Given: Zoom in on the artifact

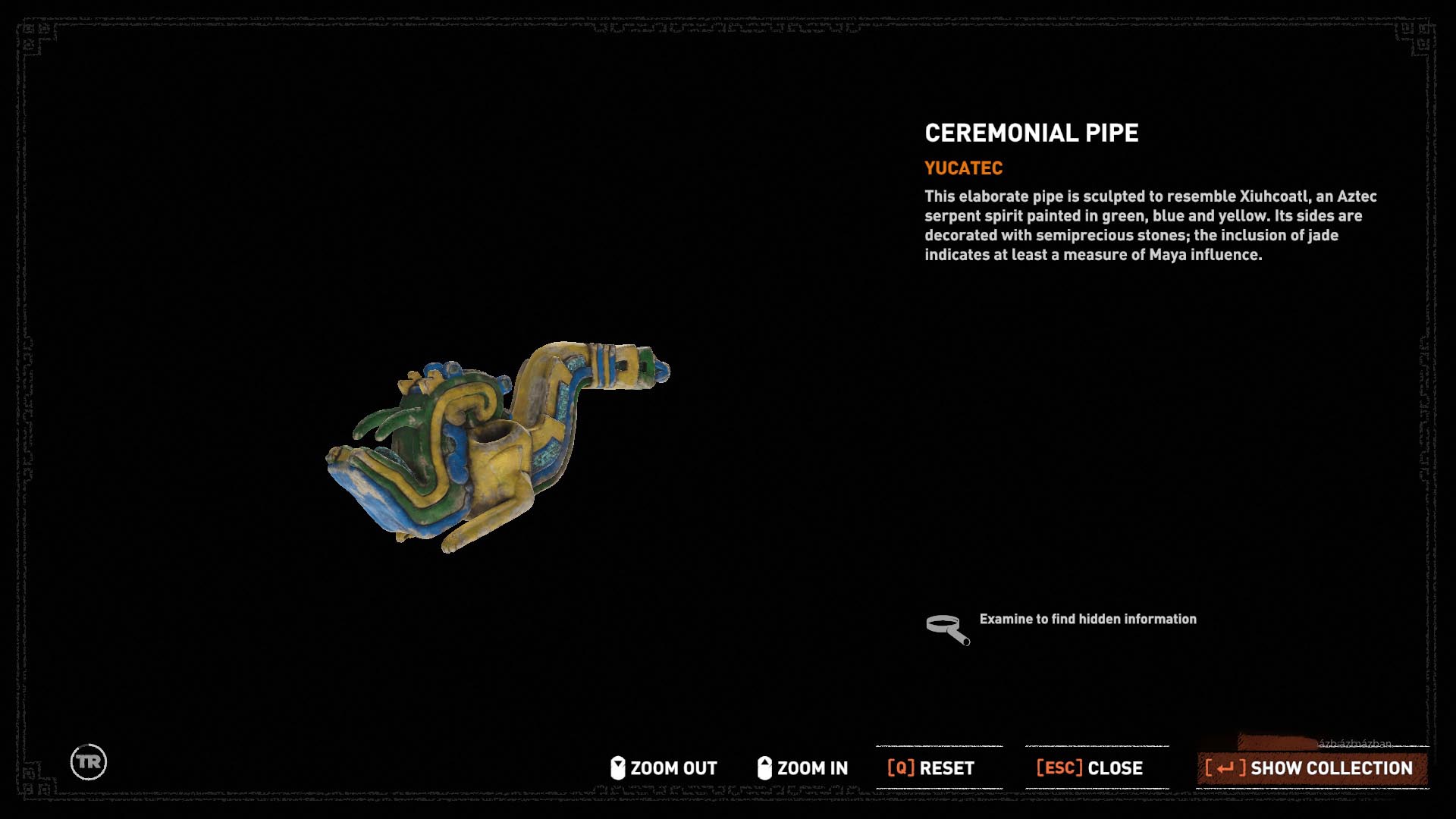Looking at the screenshot, I should (x=803, y=768).
